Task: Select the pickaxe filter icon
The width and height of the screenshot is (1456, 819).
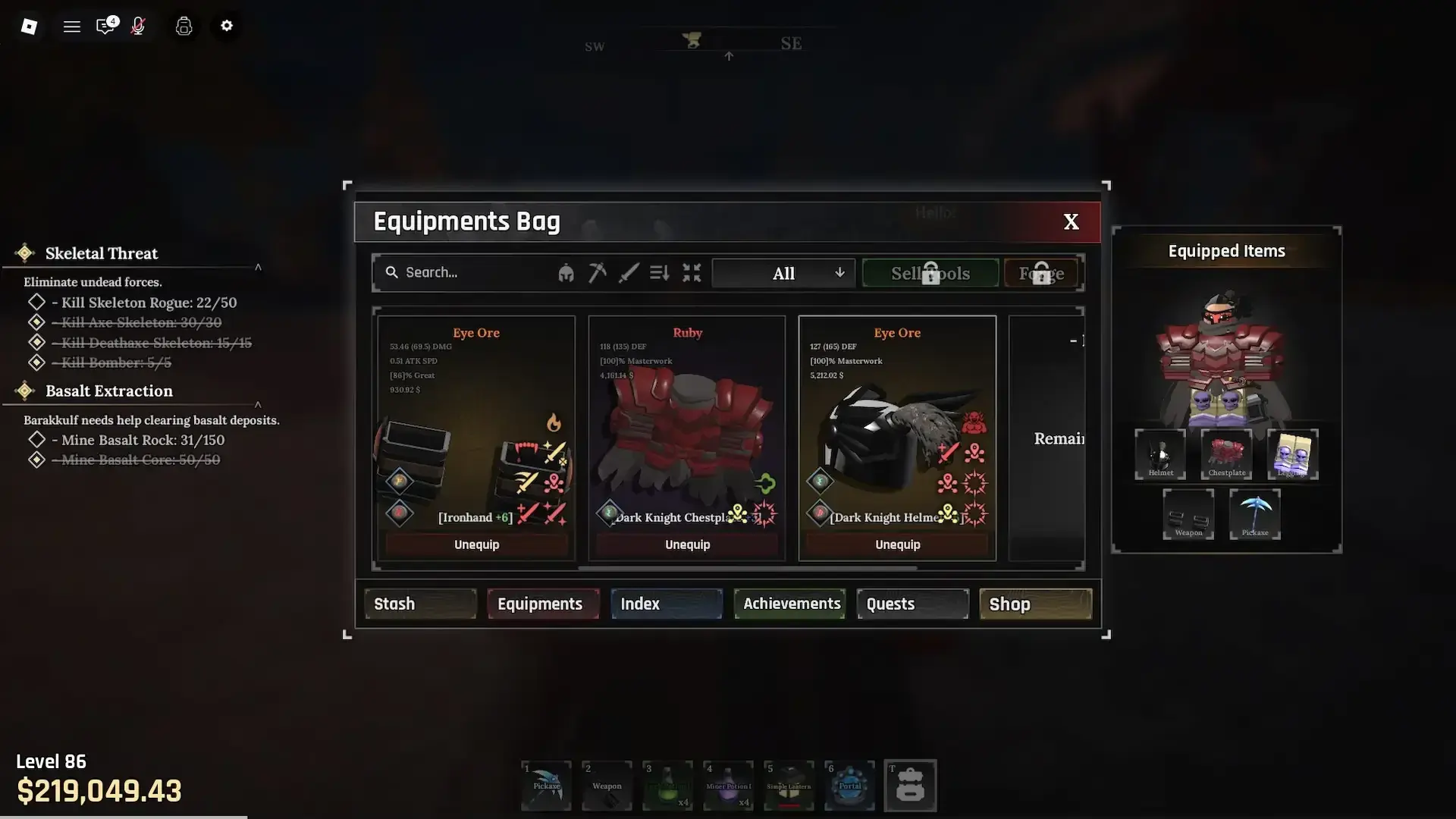Action: pos(597,273)
